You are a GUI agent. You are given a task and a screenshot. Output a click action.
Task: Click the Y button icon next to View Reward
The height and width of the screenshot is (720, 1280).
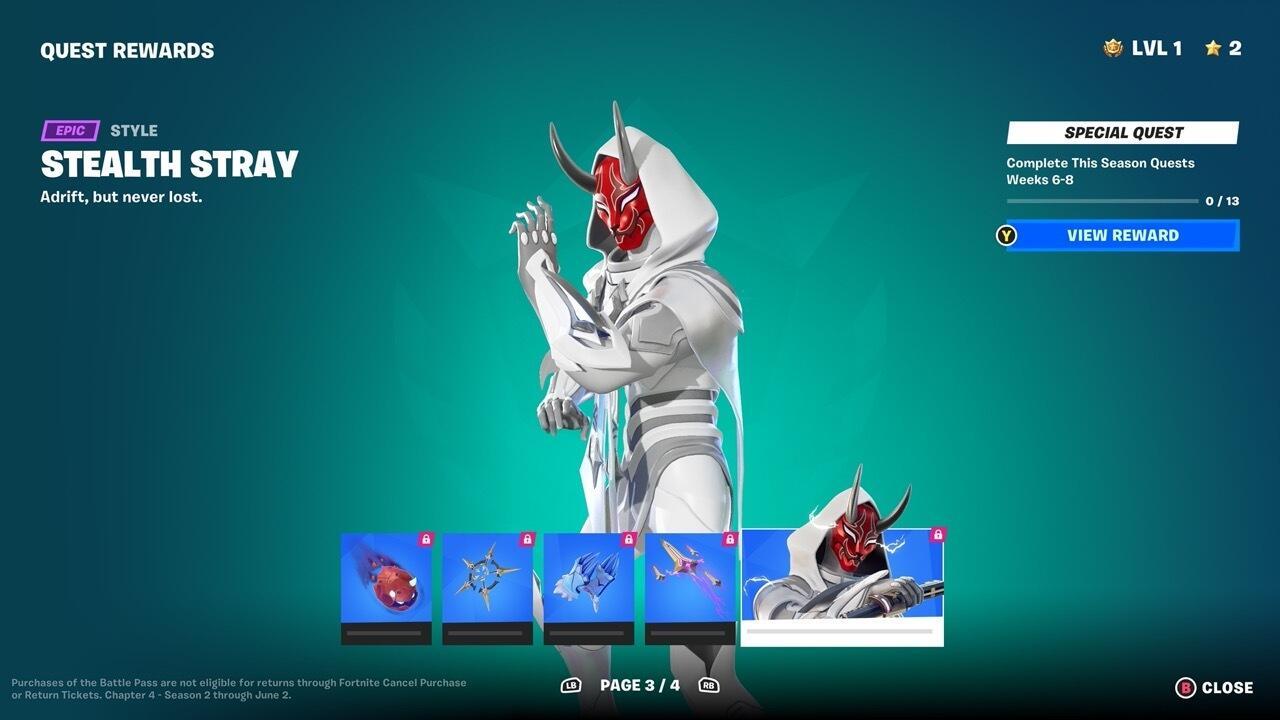(x=1006, y=235)
